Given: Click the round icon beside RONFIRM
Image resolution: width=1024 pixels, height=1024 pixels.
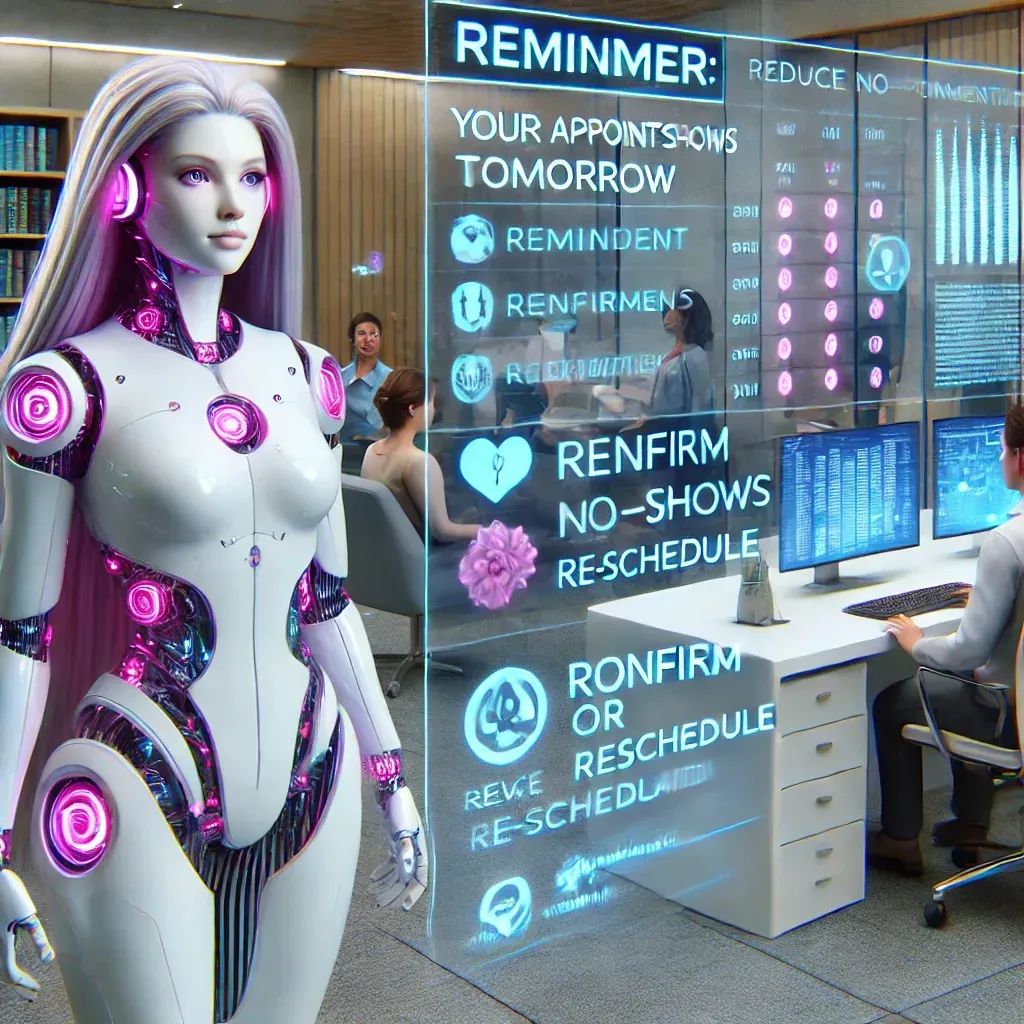Looking at the screenshot, I should [506, 703].
